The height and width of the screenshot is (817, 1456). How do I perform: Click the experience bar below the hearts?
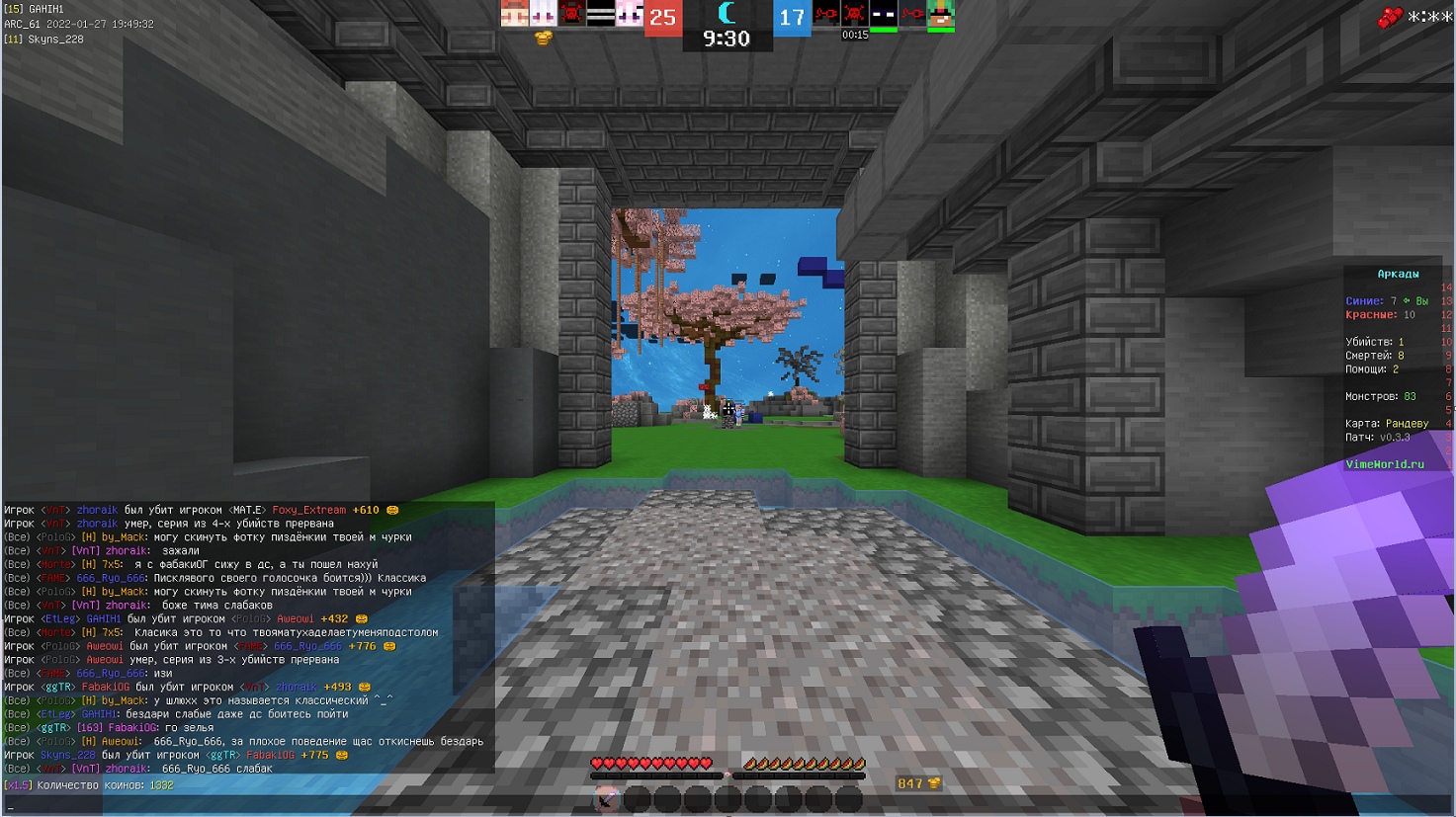(728, 775)
